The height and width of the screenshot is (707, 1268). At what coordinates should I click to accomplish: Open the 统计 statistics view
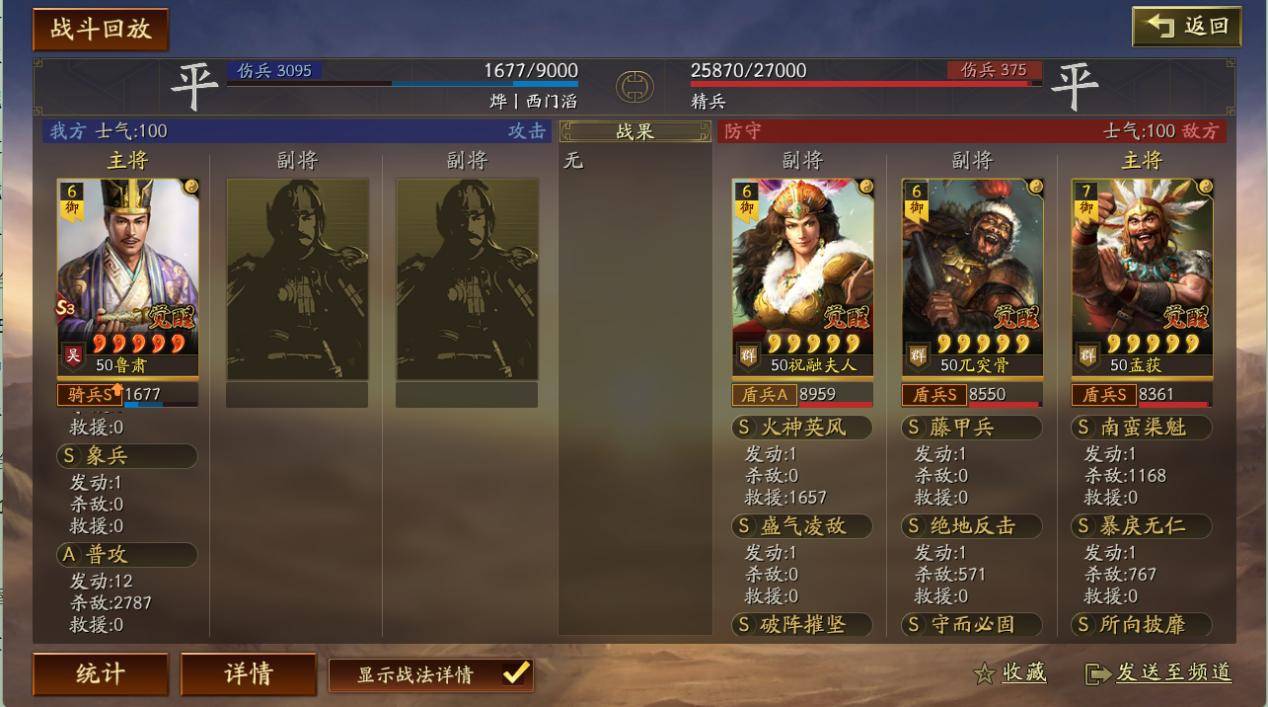coord(100,674)
